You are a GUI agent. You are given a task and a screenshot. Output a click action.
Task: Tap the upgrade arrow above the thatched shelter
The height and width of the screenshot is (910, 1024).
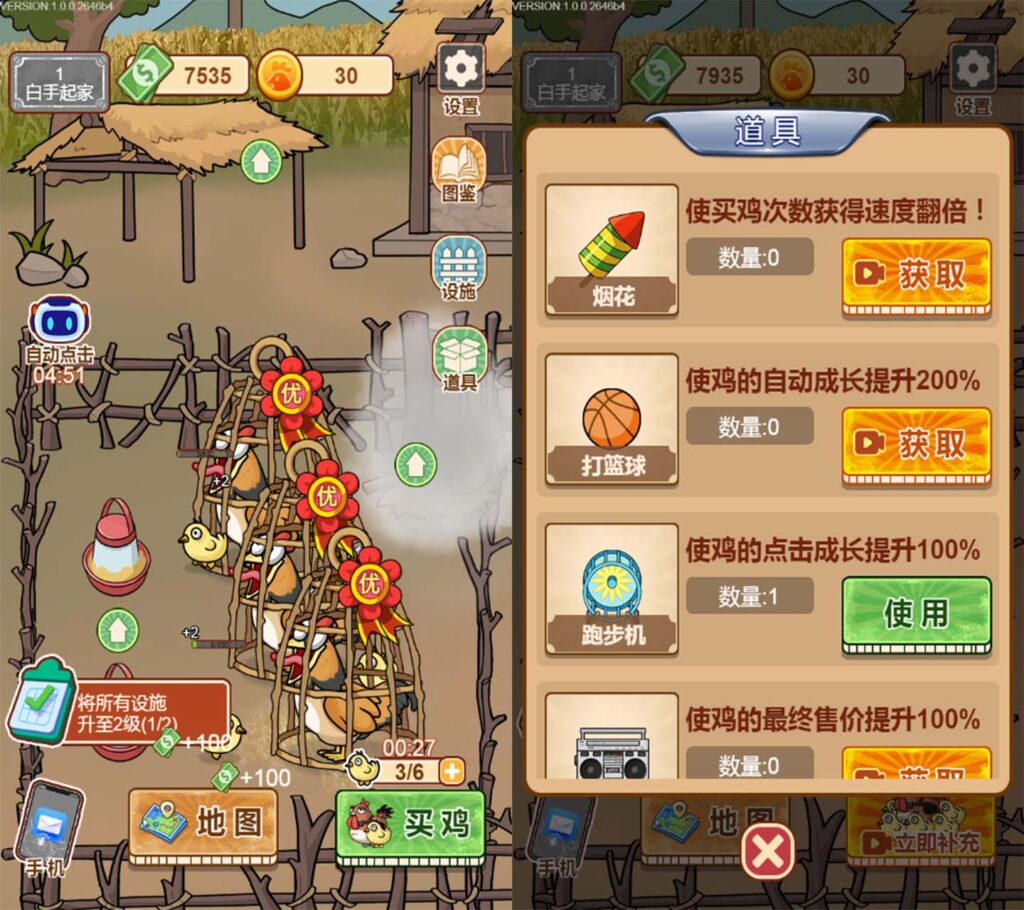point(260,161)
